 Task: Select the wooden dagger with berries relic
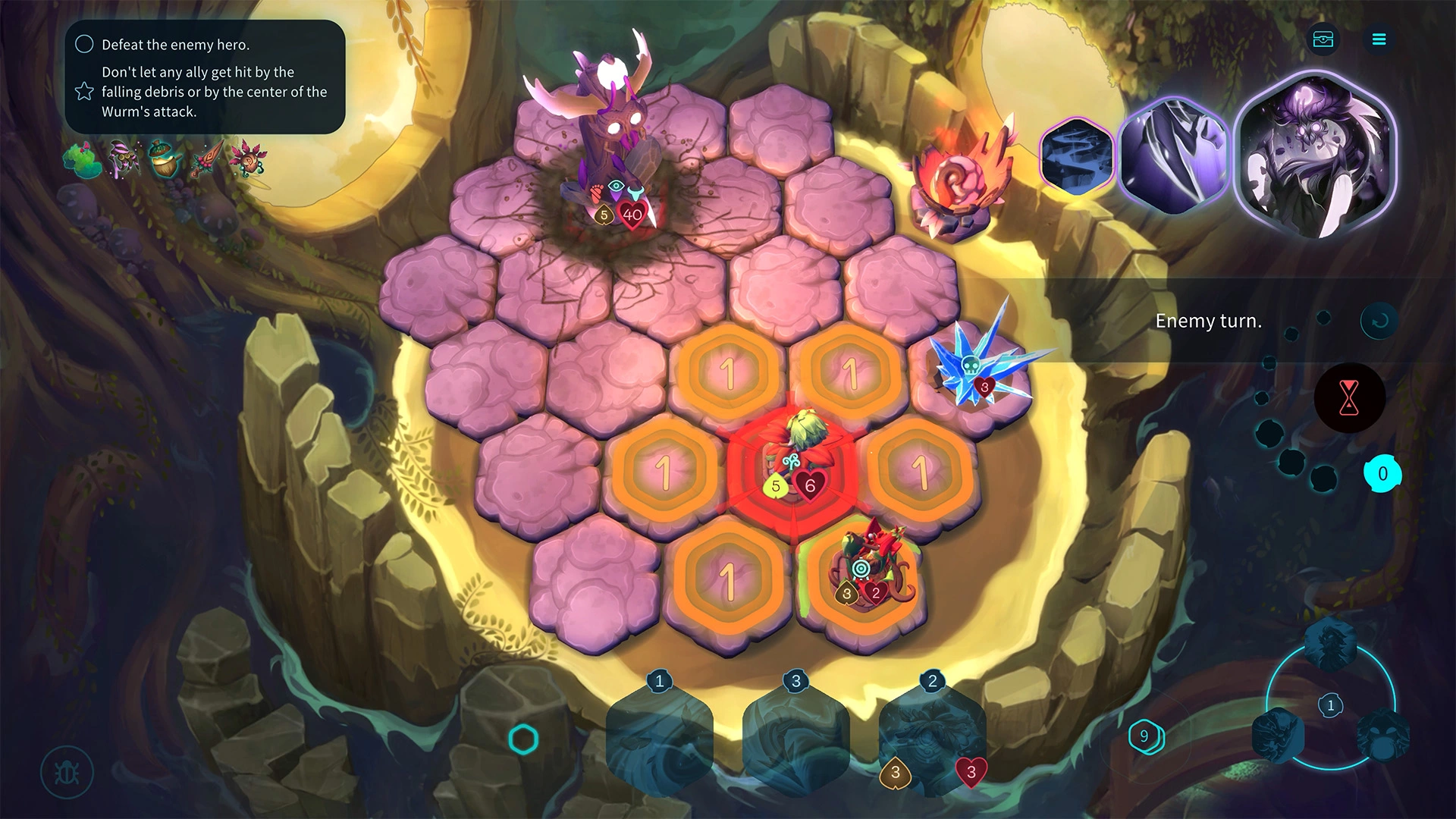(x=205, y=159)
